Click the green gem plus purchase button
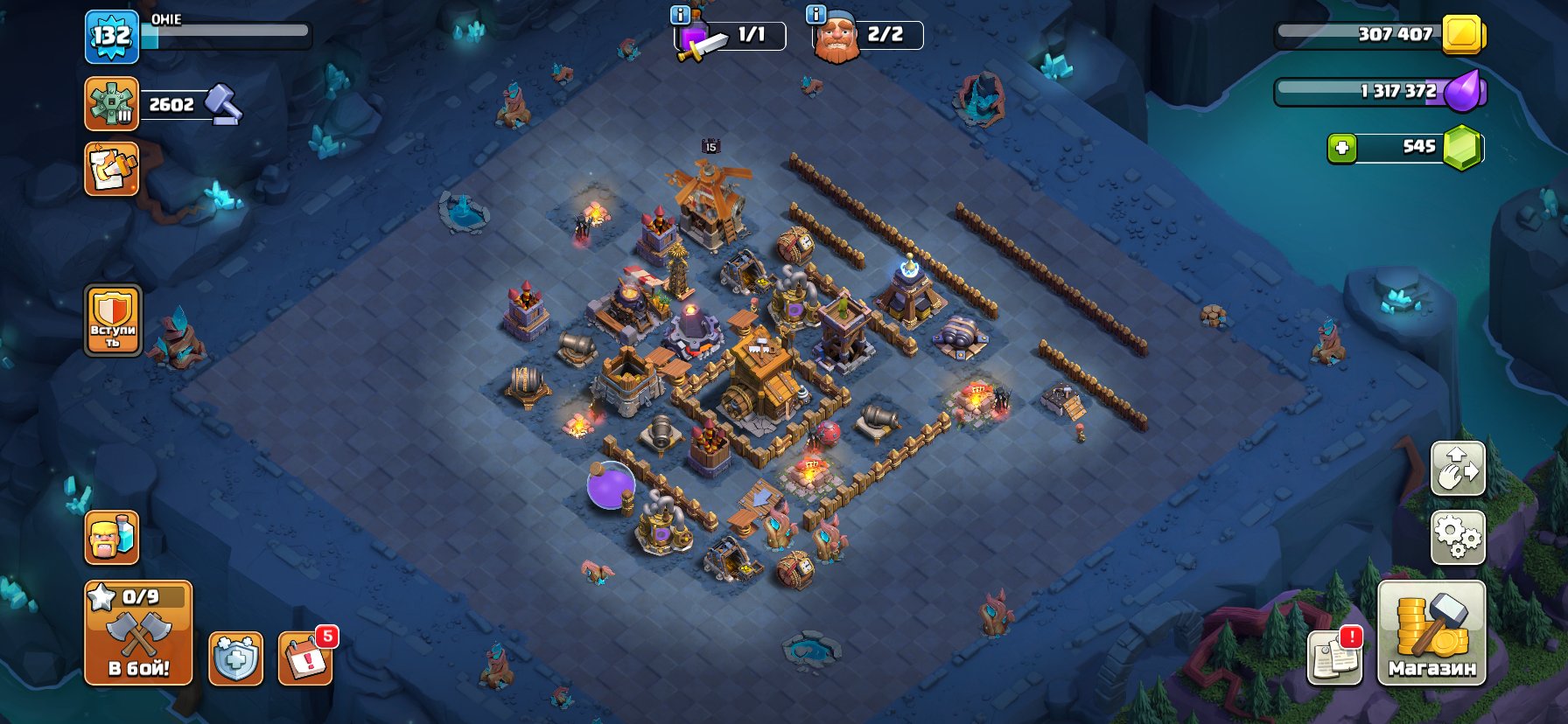This screenshot has height=724, width=1568. point(1341,149)
